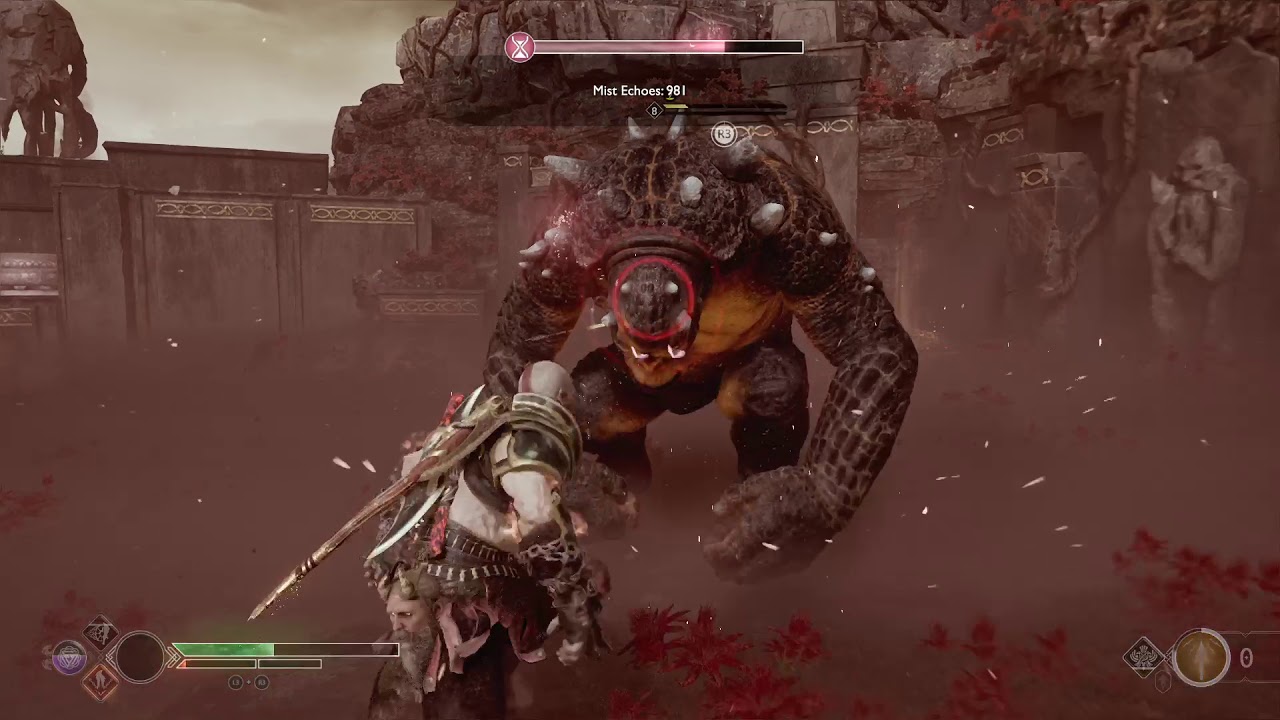The image size is (1280, 720).
Task: Select the purple relic icon
Action: [x=69, y=657]
